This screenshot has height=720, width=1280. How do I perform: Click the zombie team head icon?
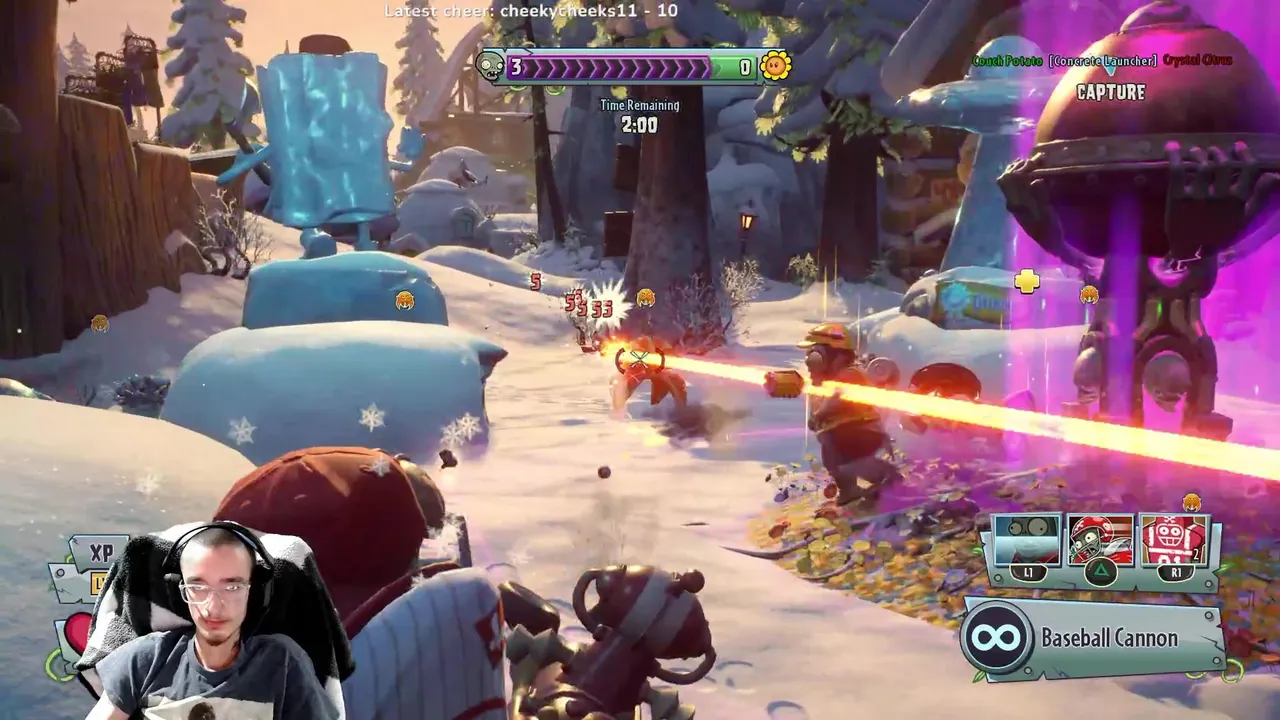491,67
